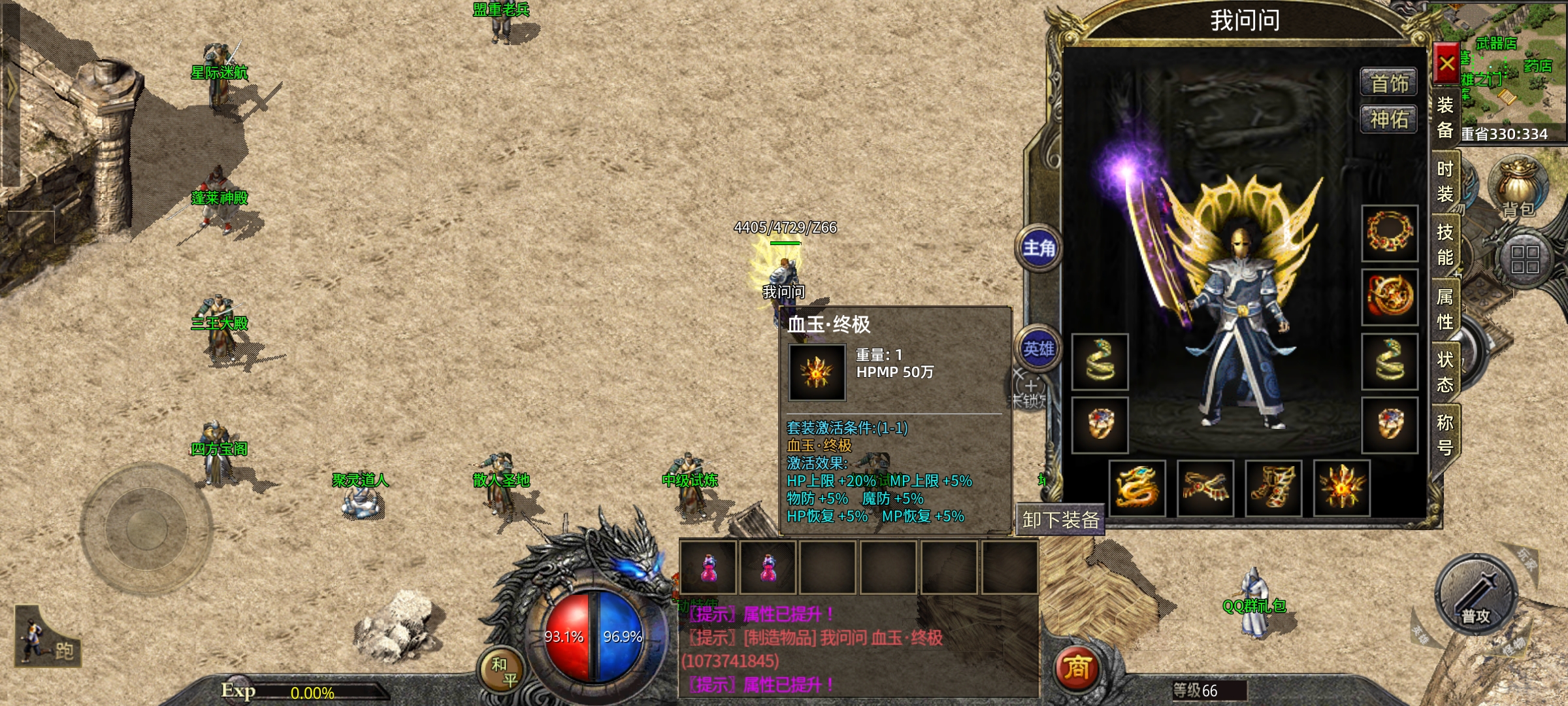The height and width of the screenshot is (706, 1568).
Task: Switch to the 英雄 hero view
Action: 1039,349
